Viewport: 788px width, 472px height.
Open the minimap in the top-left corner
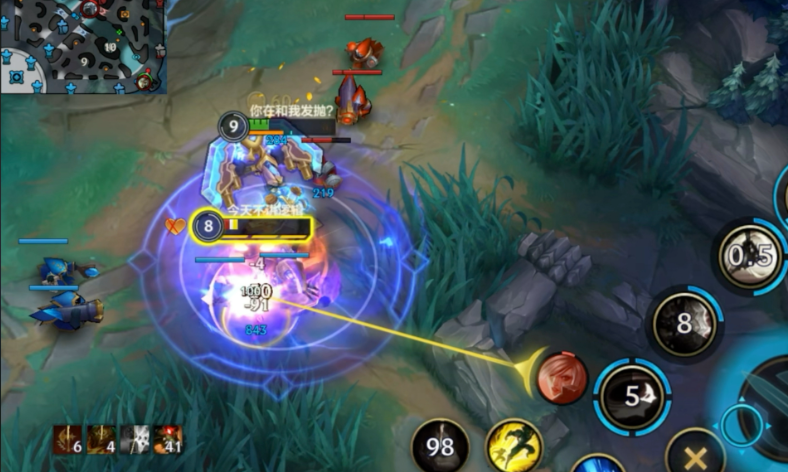pos(82,46)
